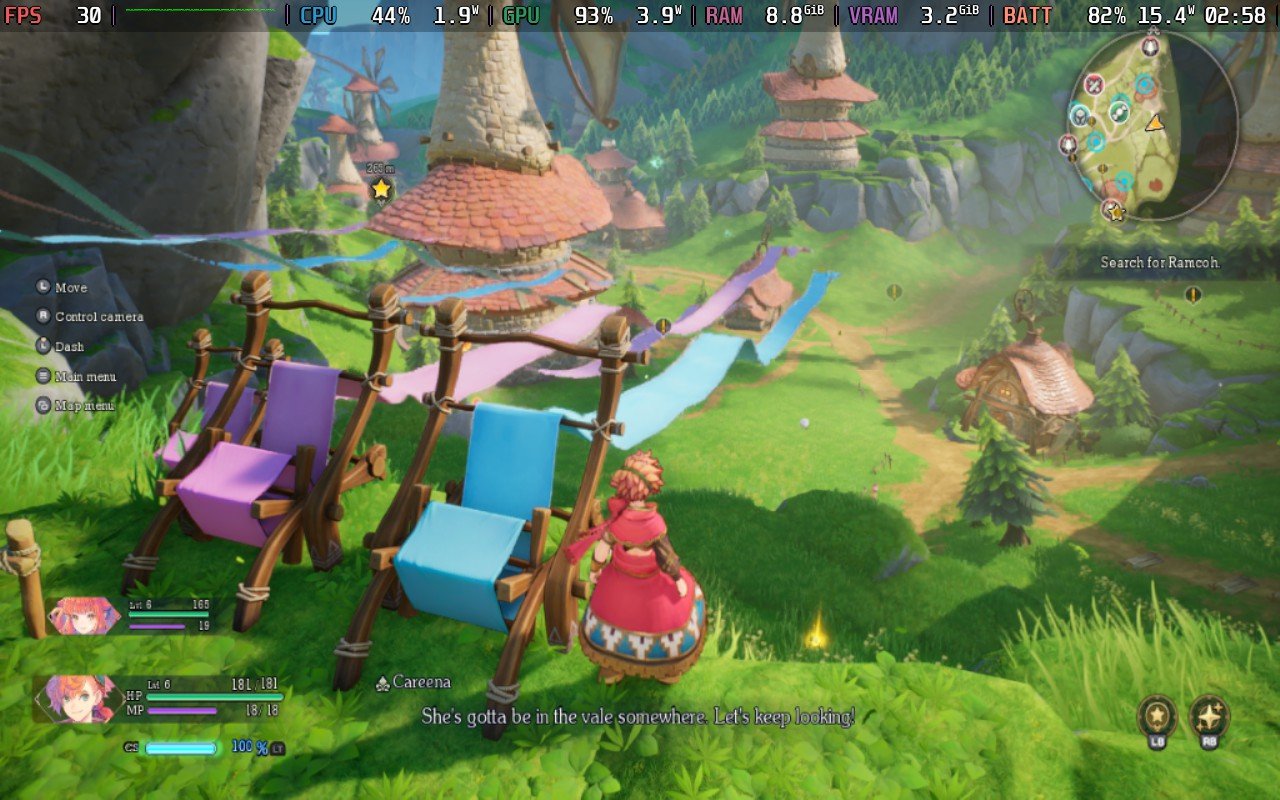Select the crossed-swords battle icon on minimap
The image size is (1280, 800).
(x=1095, y=84)
